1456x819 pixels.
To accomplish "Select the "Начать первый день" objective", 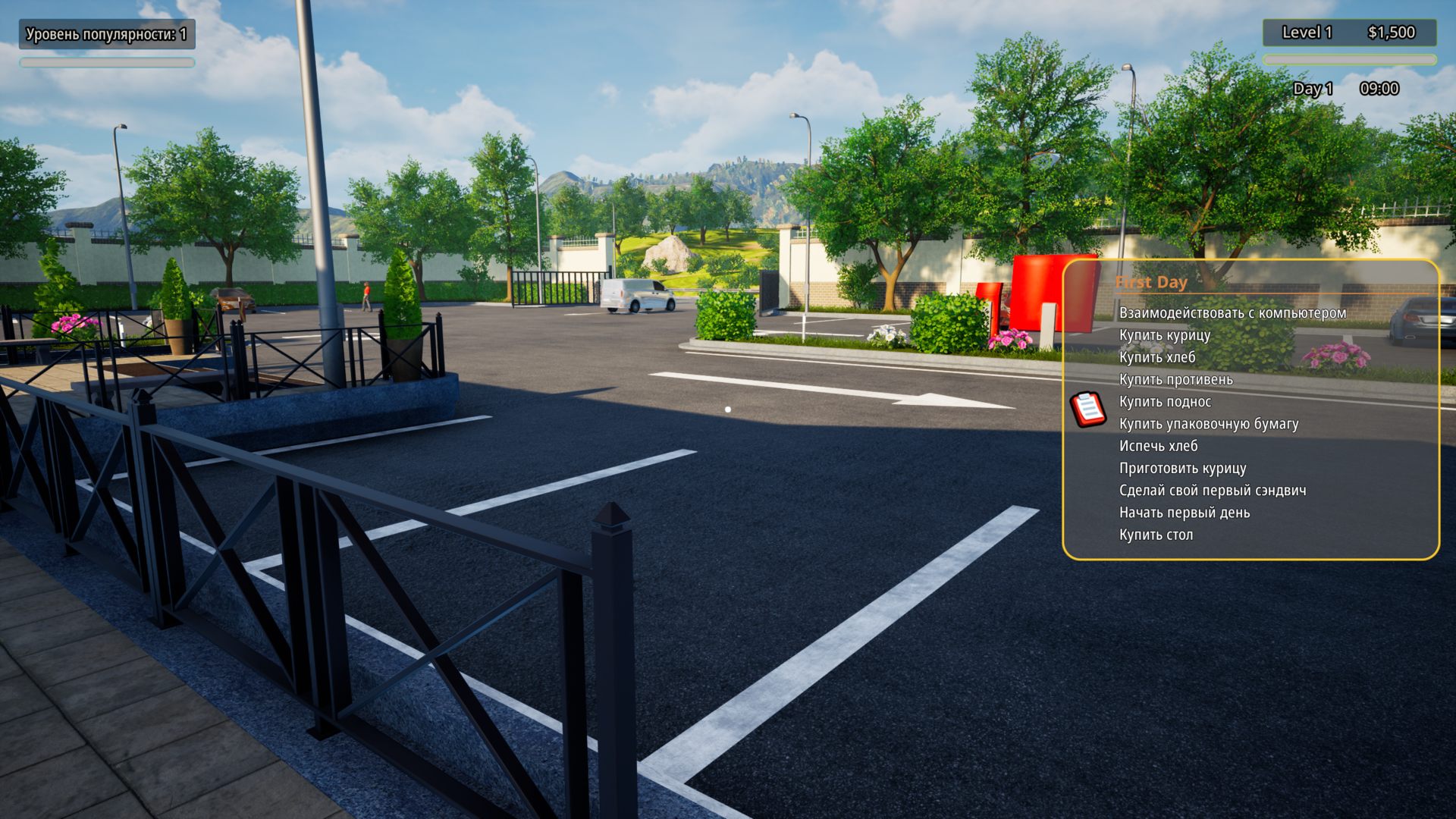I will (1184, 513).
